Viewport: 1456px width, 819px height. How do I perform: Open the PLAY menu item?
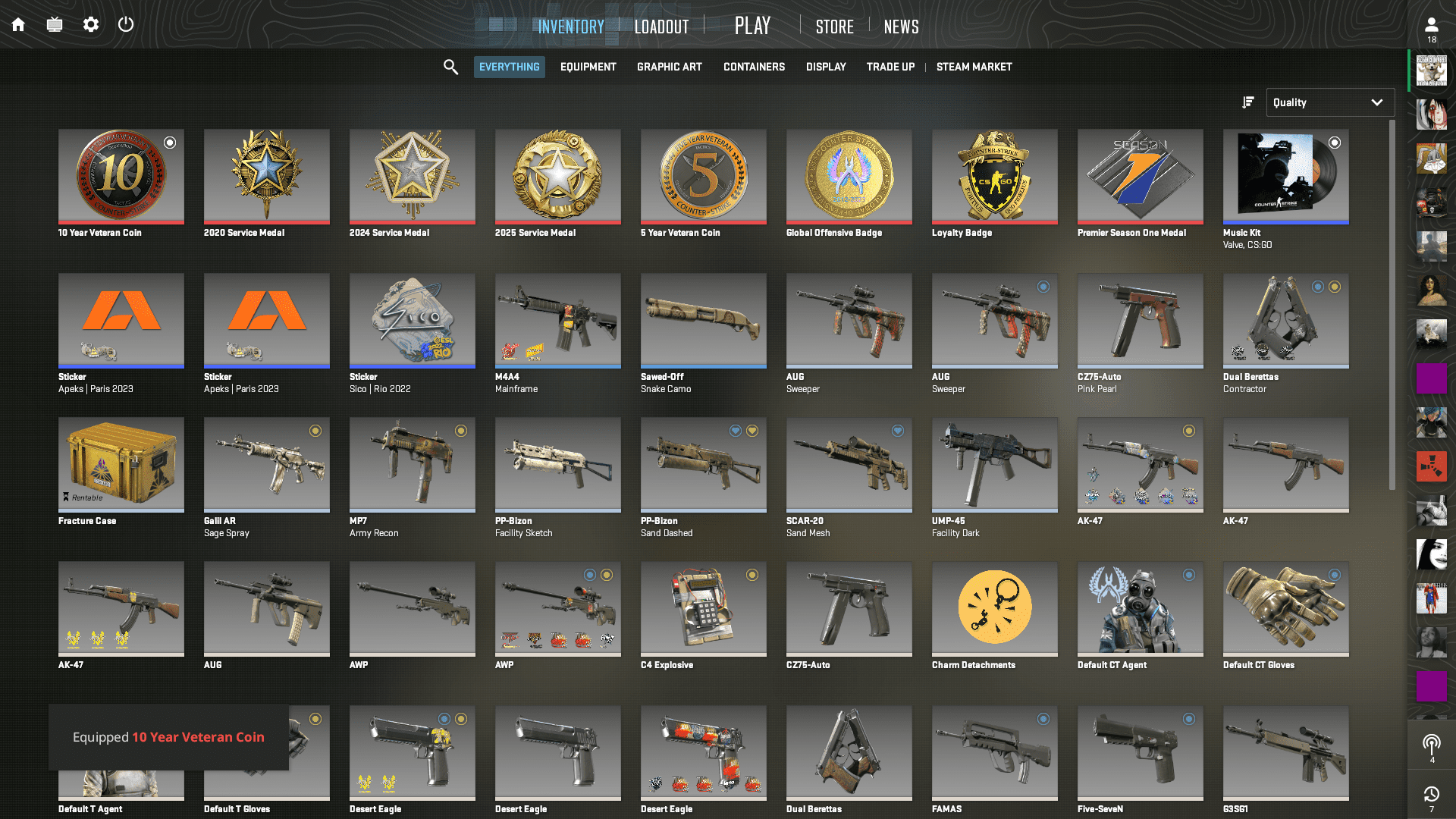click(x=752, y=25)
